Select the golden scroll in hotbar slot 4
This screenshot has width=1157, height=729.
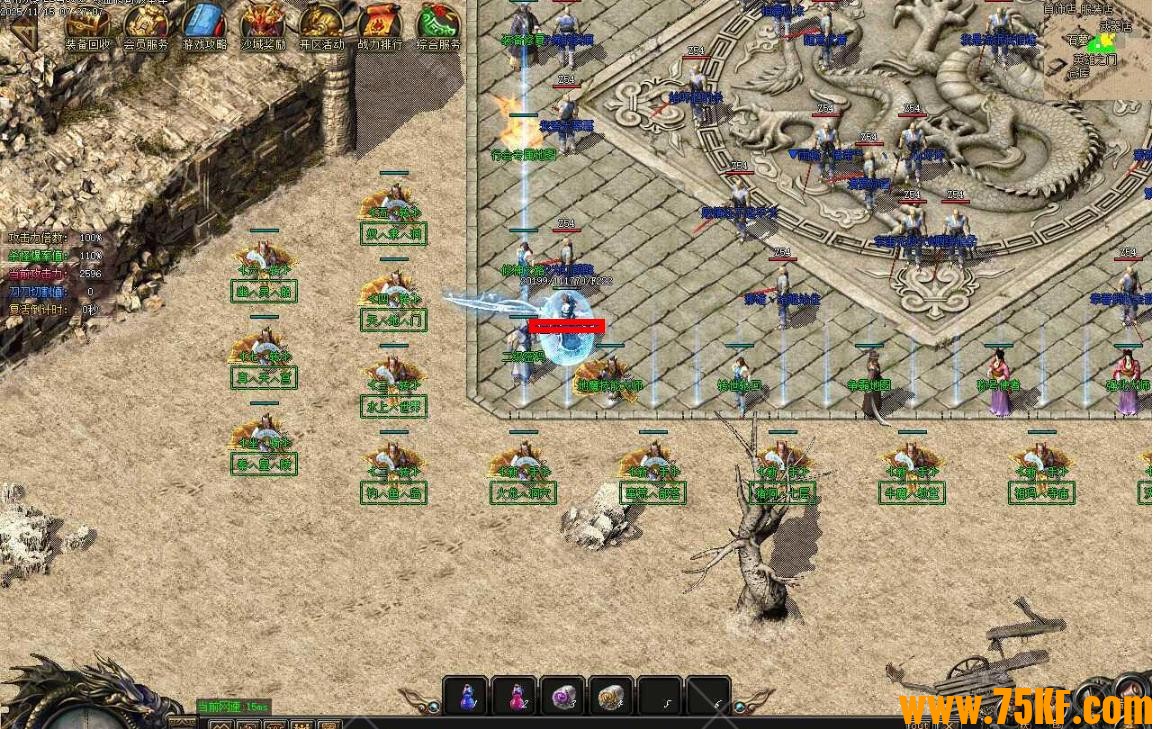[x=611, y=696]
